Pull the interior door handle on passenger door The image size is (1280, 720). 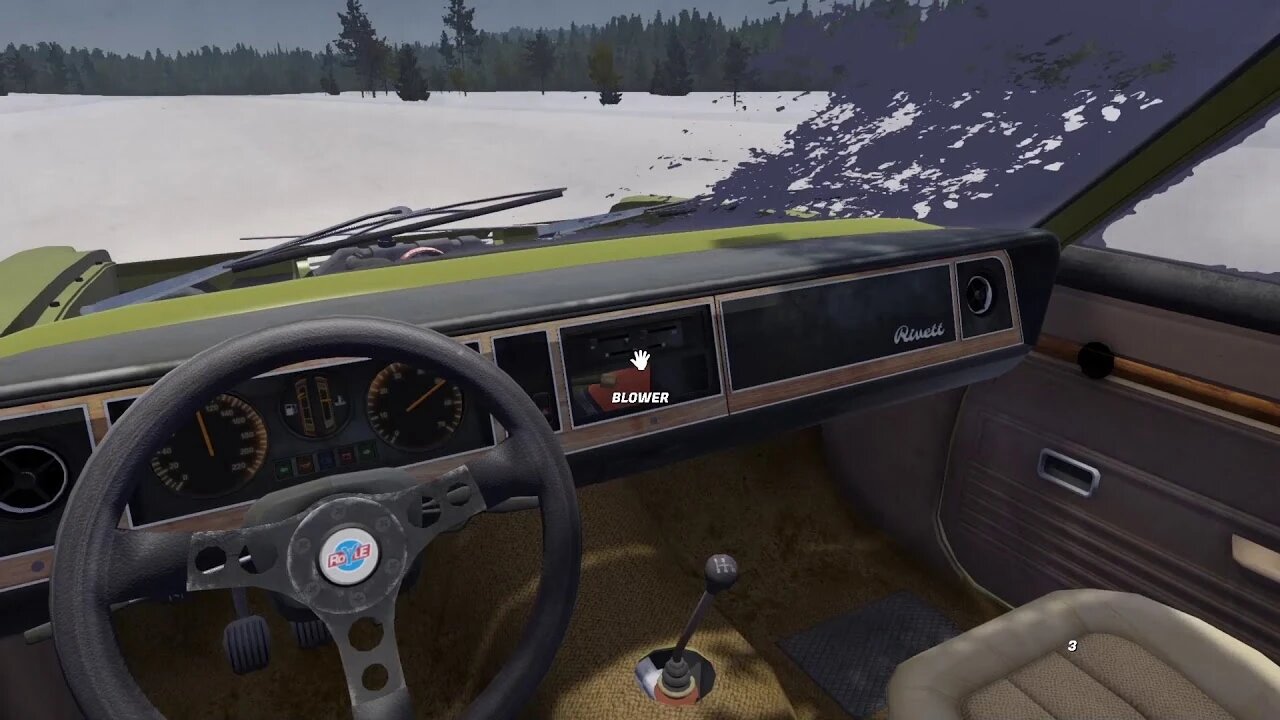pyautogui.click(x=1069, y=471)
